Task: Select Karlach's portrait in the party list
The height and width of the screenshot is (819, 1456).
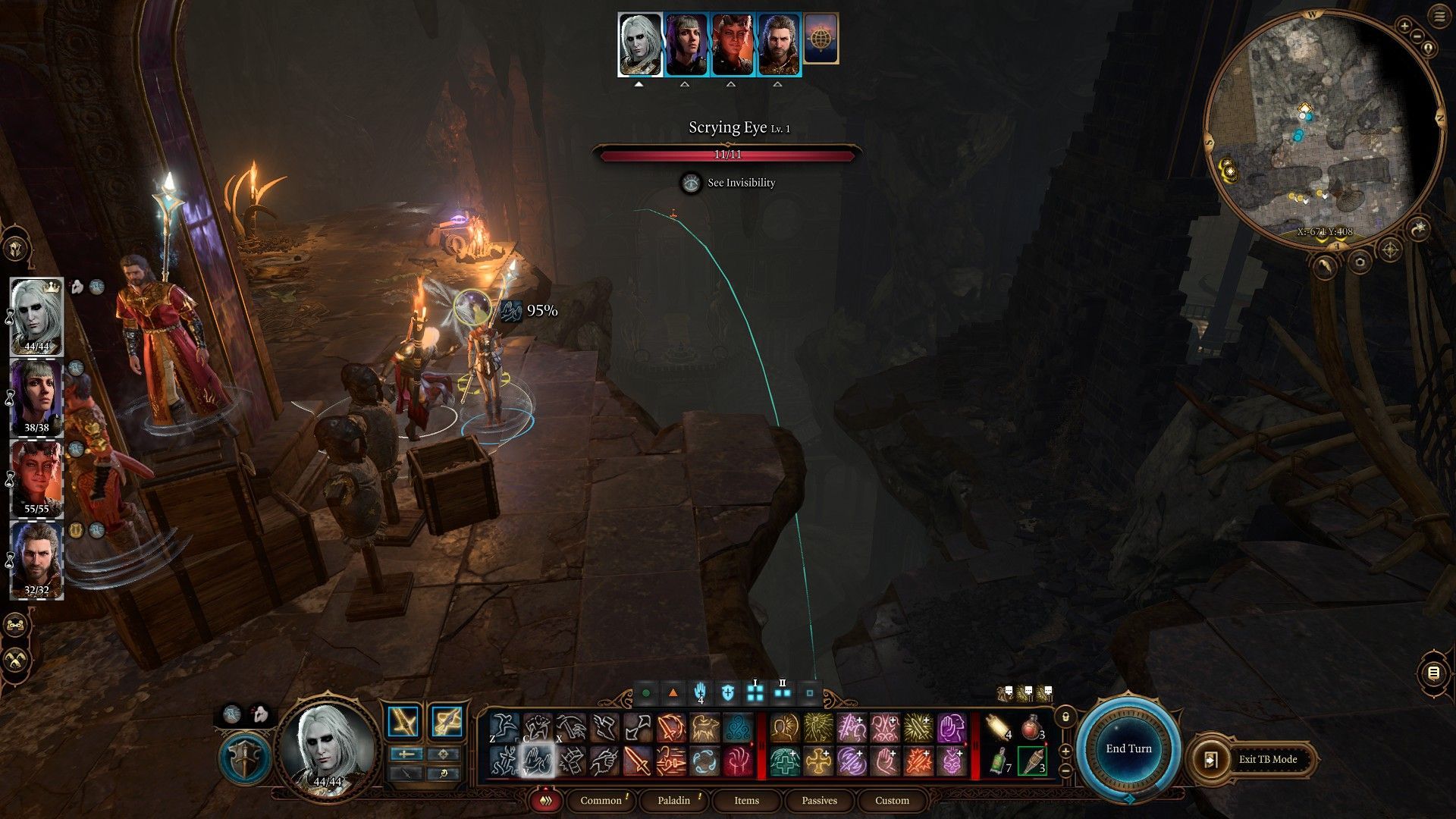Action: (x=36, y=478)
